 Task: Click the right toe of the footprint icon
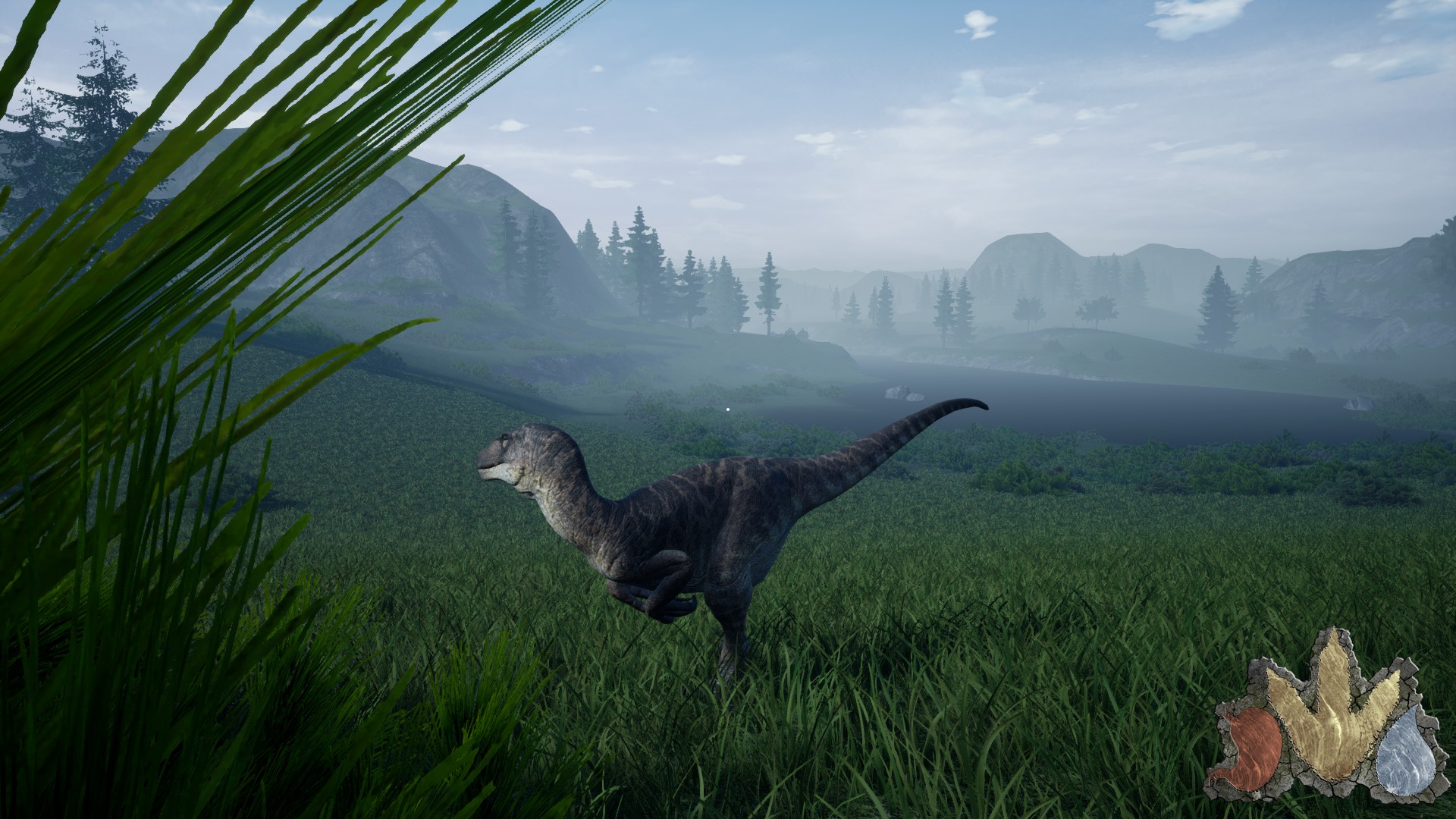point(1382,692)
